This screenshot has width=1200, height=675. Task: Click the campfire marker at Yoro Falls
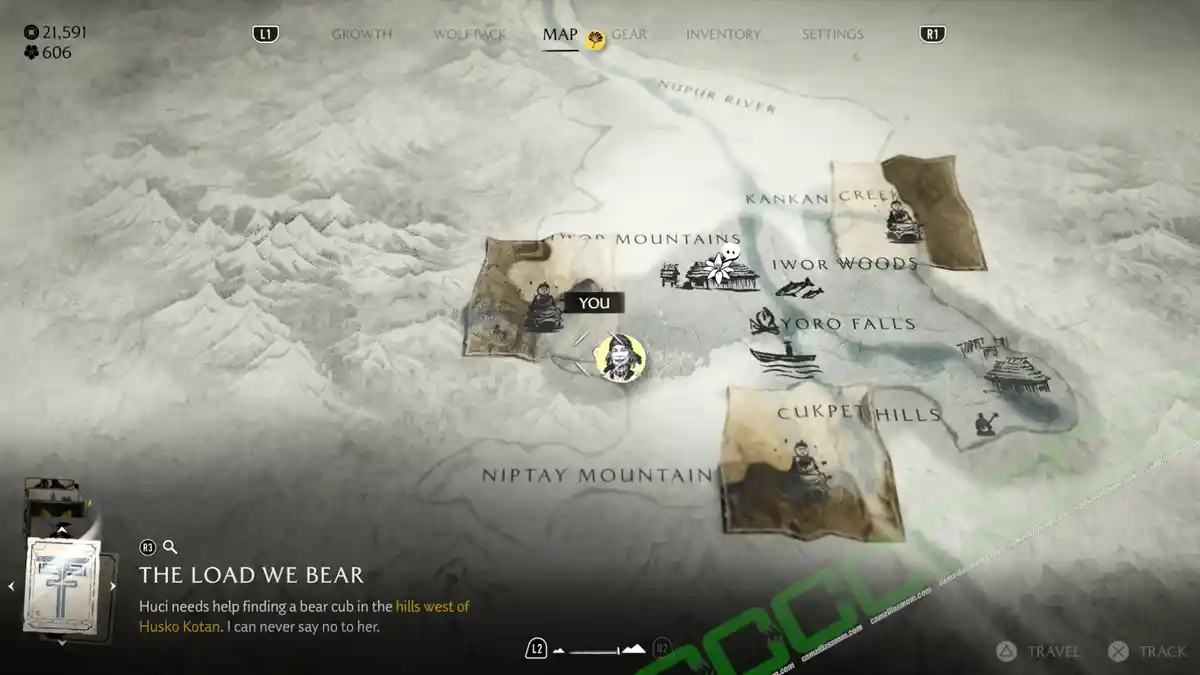pos(765,323)
